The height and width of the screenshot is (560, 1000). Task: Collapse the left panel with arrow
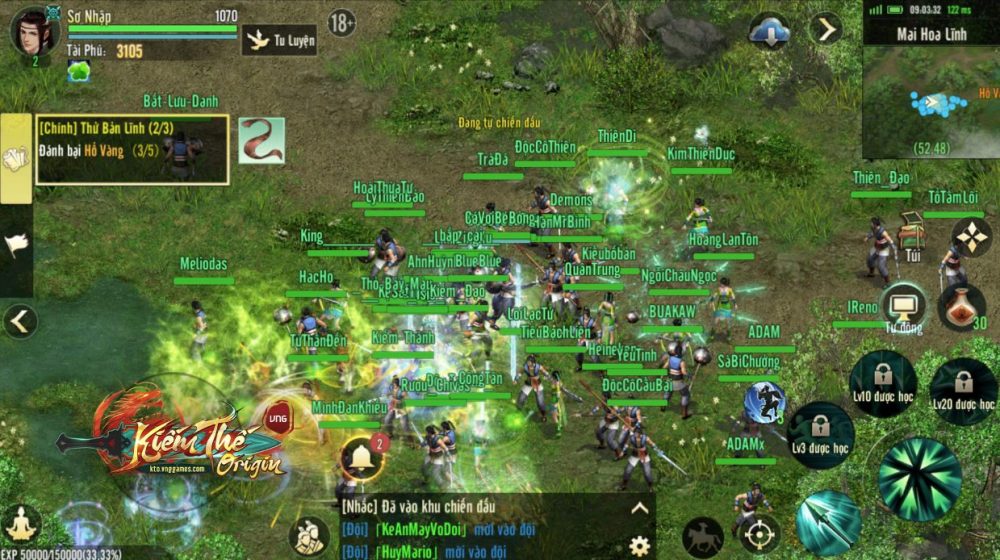[x=20, y=321]
